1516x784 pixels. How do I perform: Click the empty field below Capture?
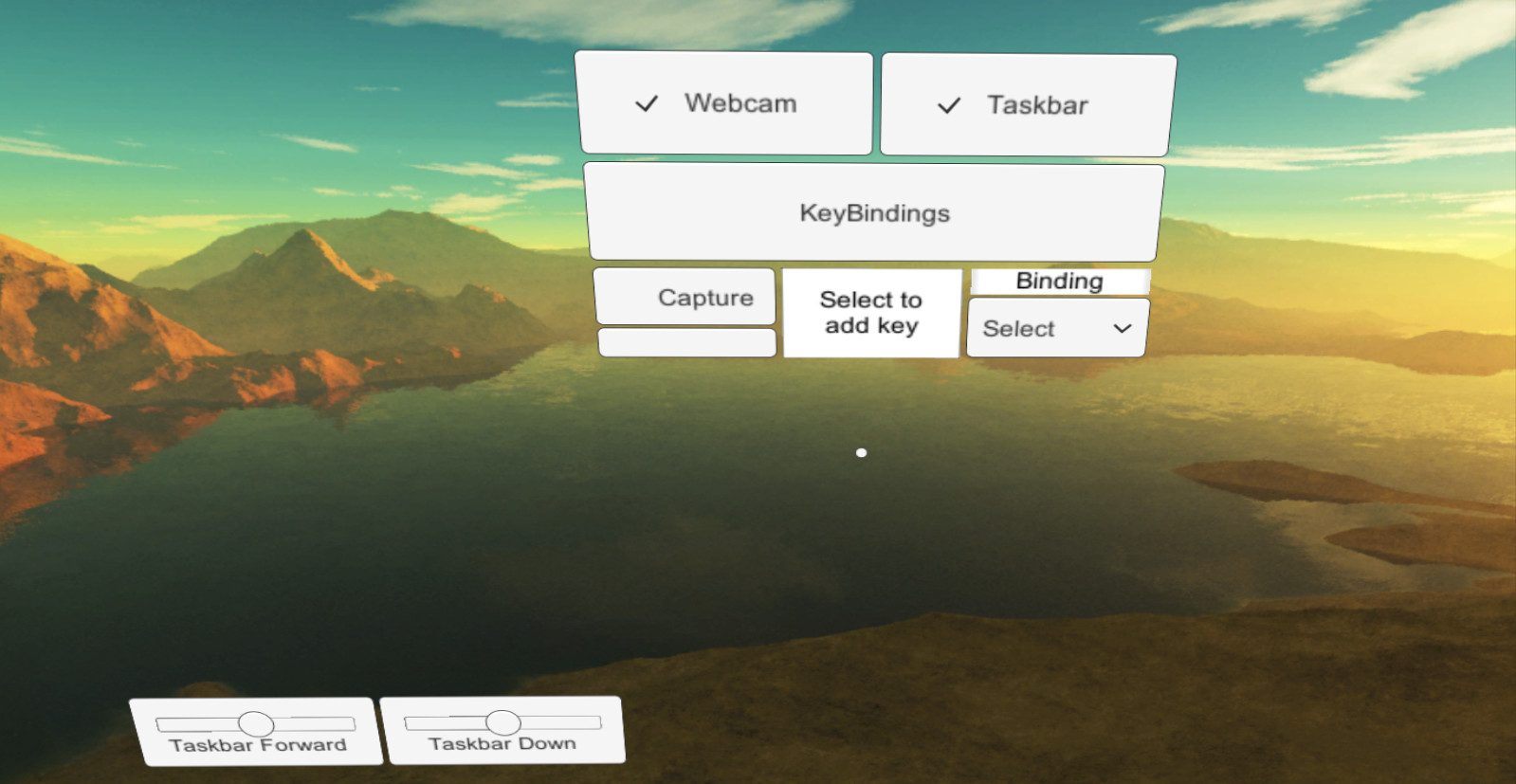685,342
